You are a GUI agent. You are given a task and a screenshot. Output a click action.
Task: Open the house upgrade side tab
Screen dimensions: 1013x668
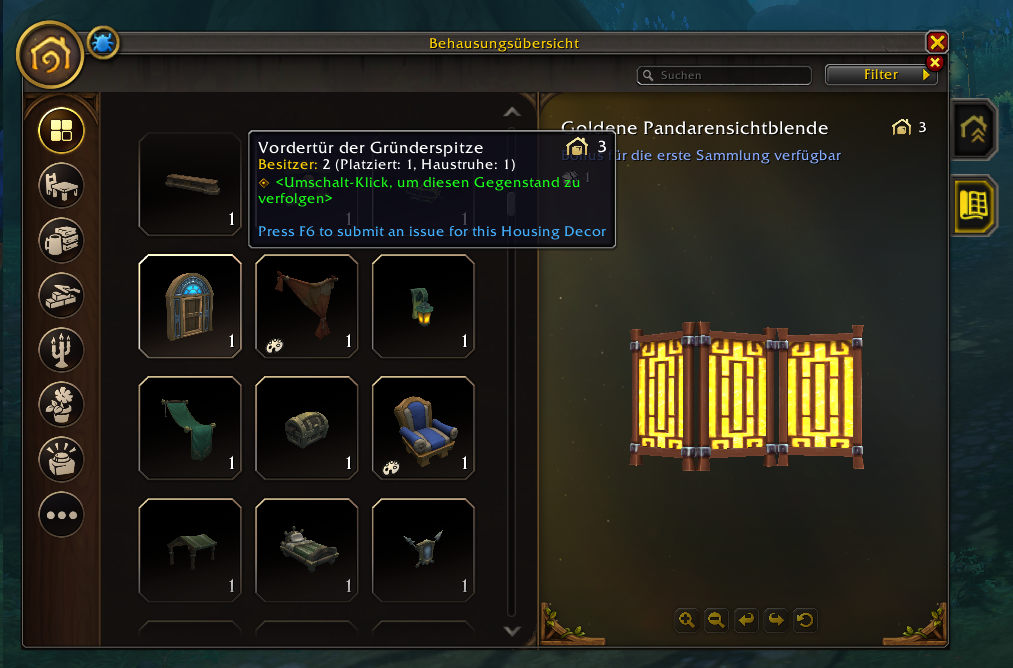(x=973, y=129)
